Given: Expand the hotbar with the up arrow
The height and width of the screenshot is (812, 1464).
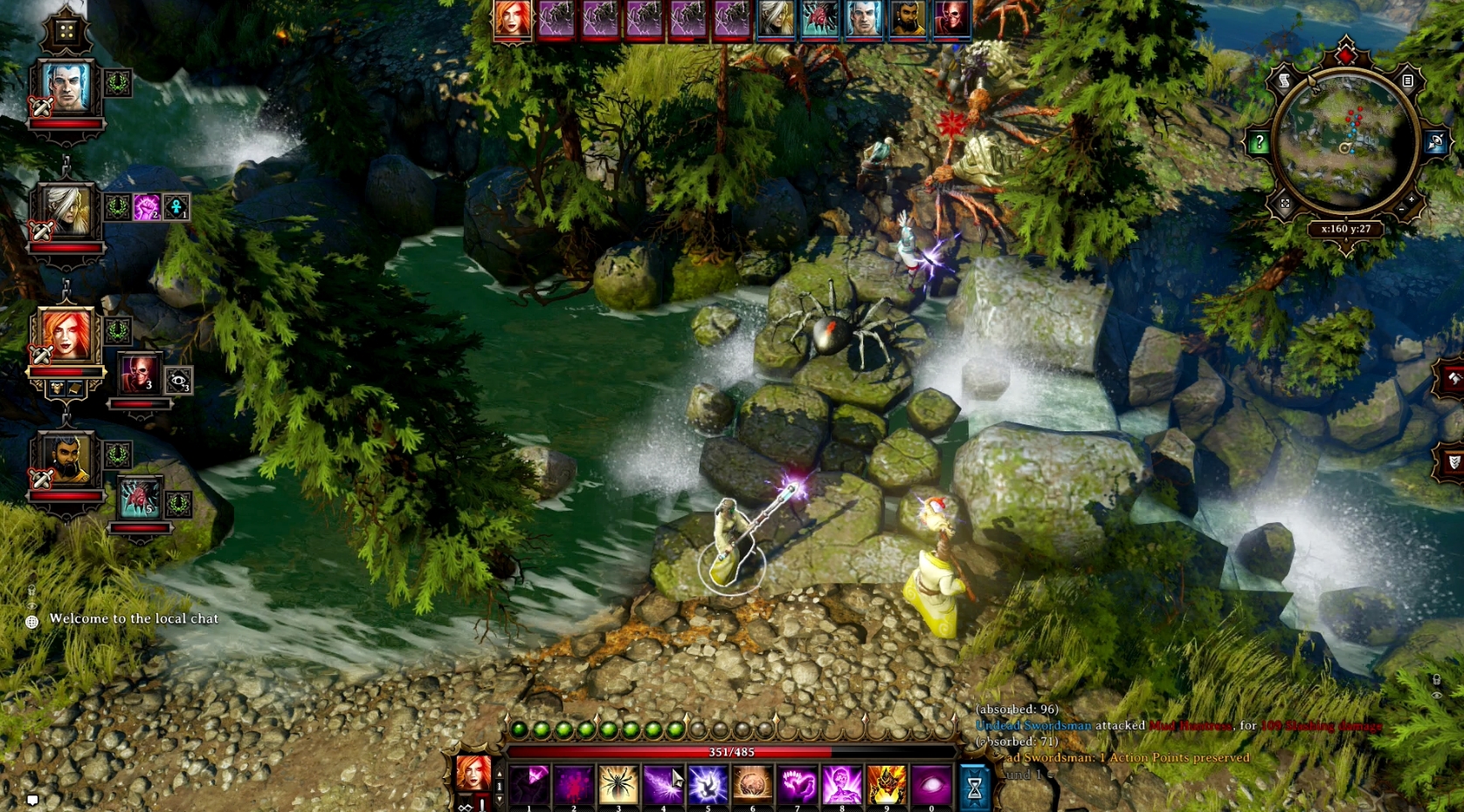Looking at the screenshot, I should coord(499,774).
